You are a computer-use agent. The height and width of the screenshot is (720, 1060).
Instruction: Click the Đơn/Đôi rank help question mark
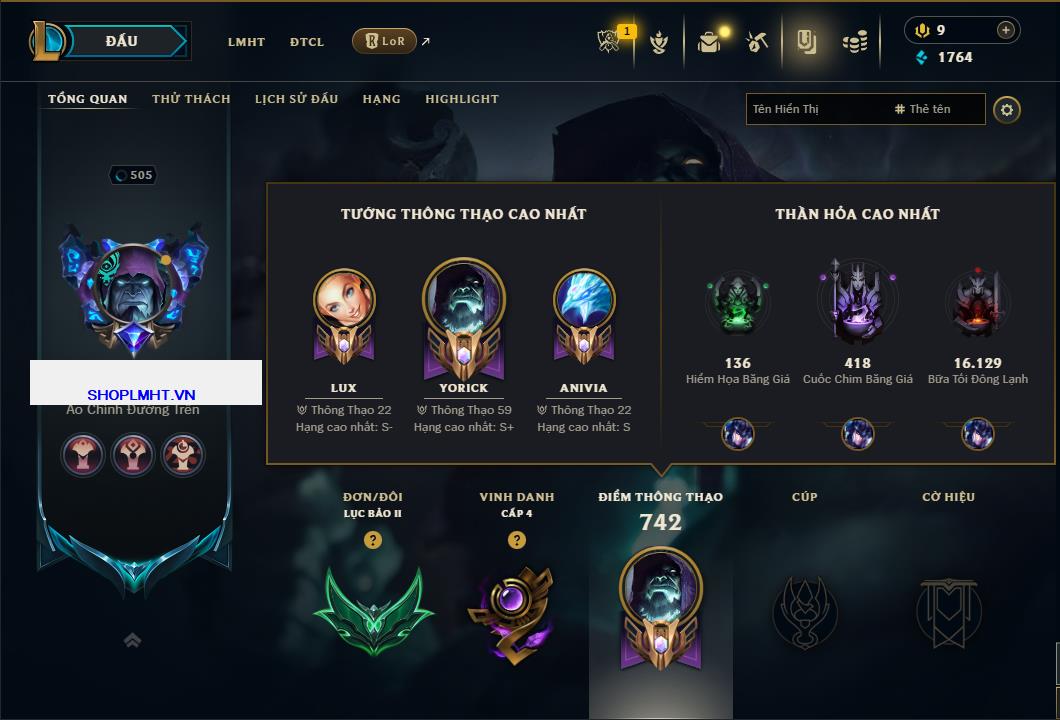(x=373, y=540)
